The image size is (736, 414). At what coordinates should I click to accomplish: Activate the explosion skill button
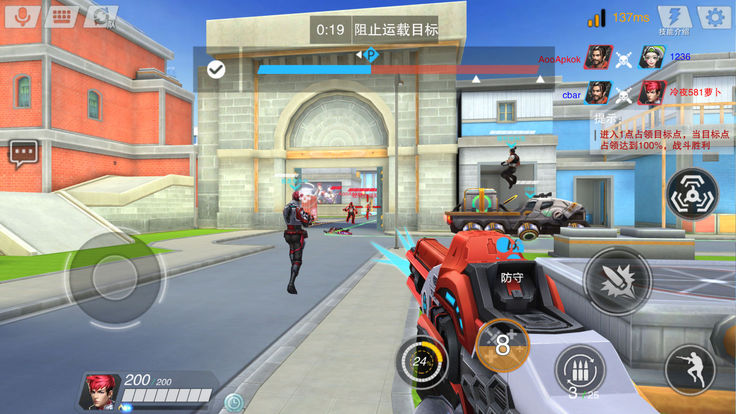click(617, 280)
